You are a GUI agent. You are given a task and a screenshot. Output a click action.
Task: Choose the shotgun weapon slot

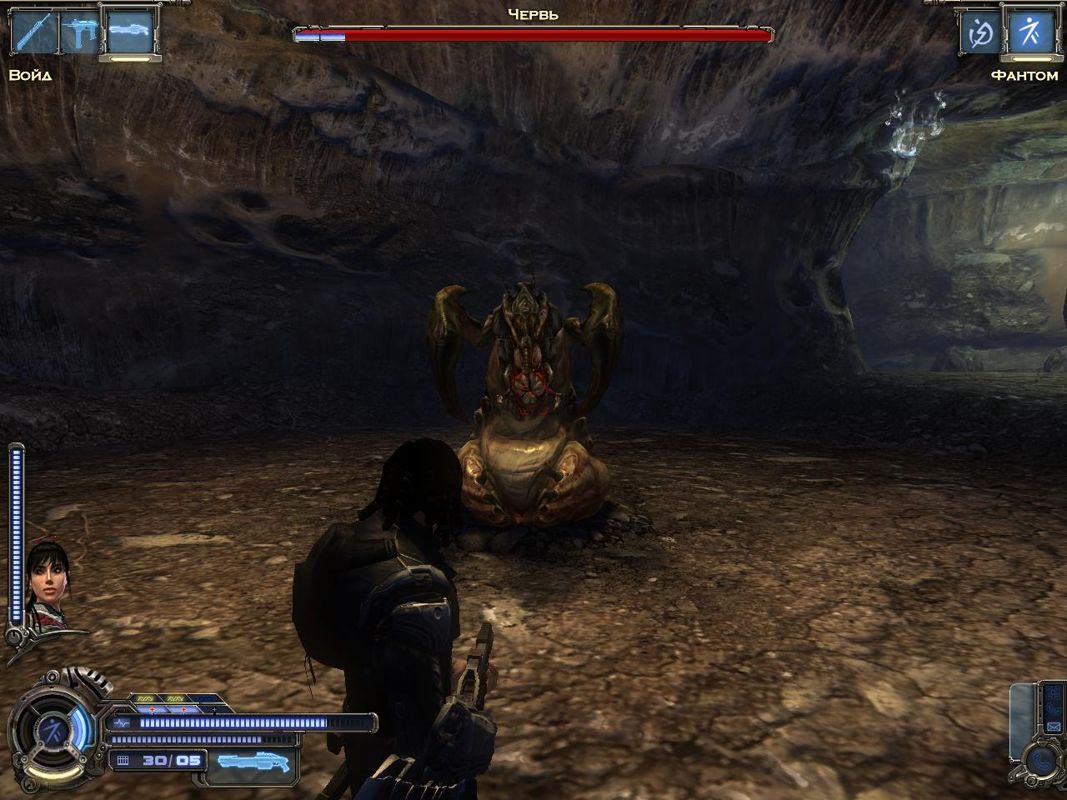128,33
